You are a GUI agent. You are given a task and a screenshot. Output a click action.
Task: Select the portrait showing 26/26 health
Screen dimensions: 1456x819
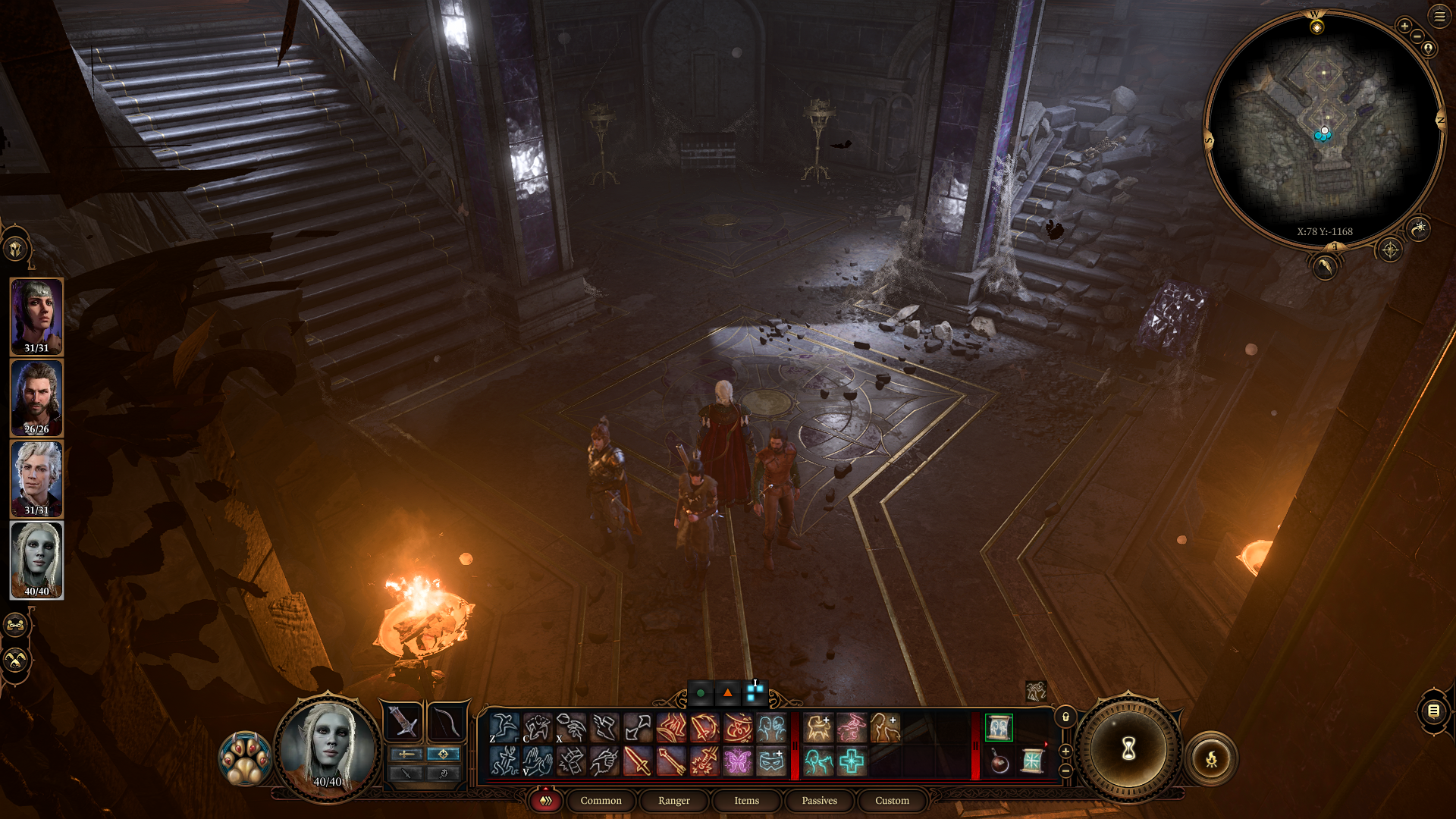[36, 397]
